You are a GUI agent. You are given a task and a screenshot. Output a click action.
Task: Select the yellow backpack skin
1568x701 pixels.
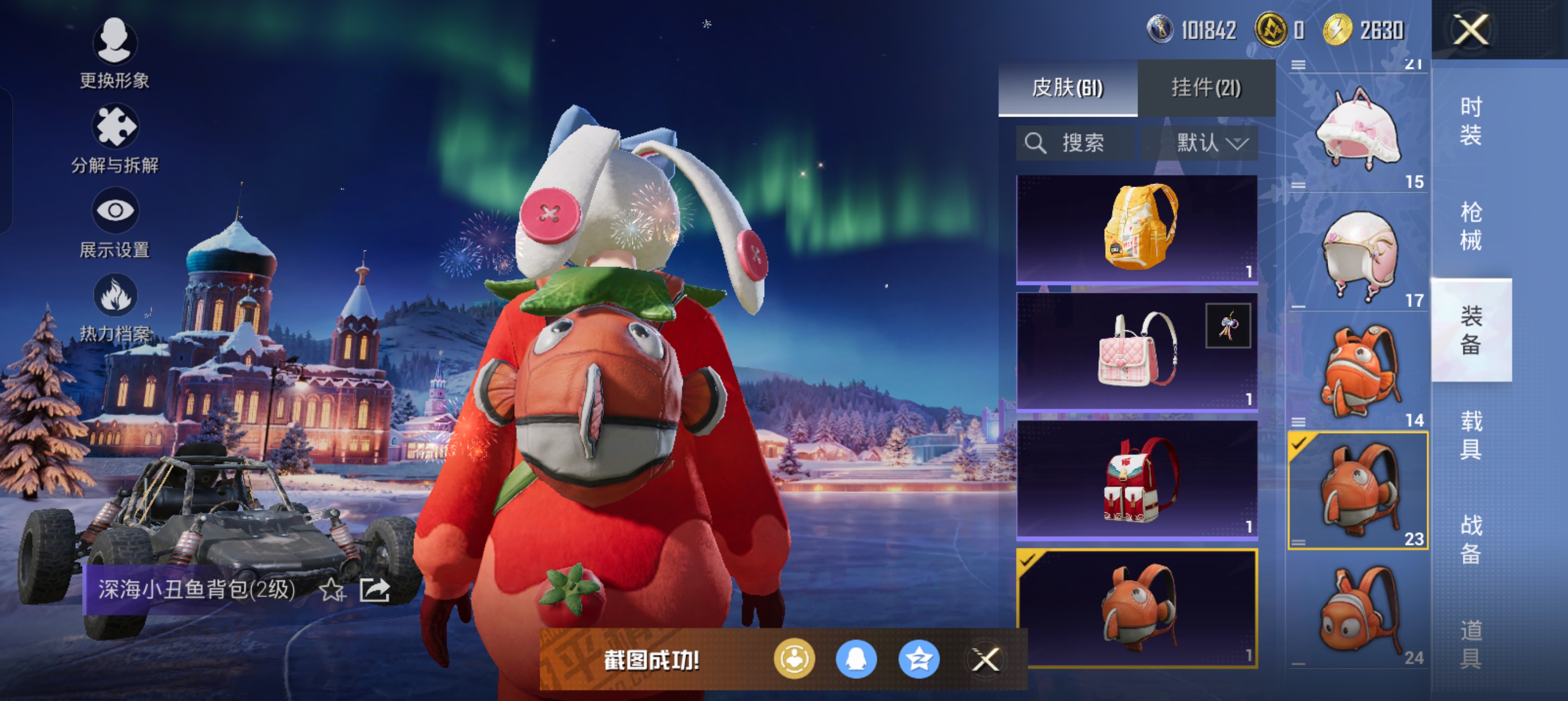[x=1136, y=228]
